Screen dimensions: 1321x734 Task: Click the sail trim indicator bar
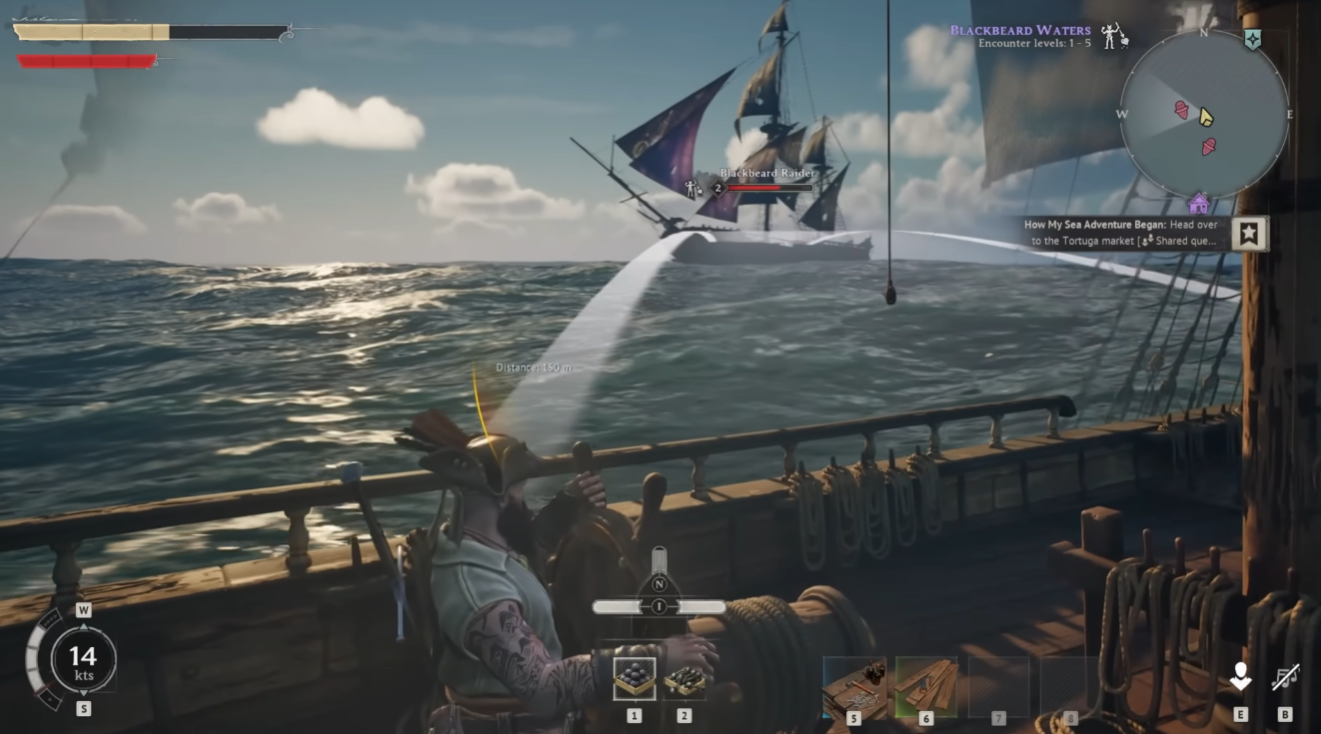coord(659,604)
